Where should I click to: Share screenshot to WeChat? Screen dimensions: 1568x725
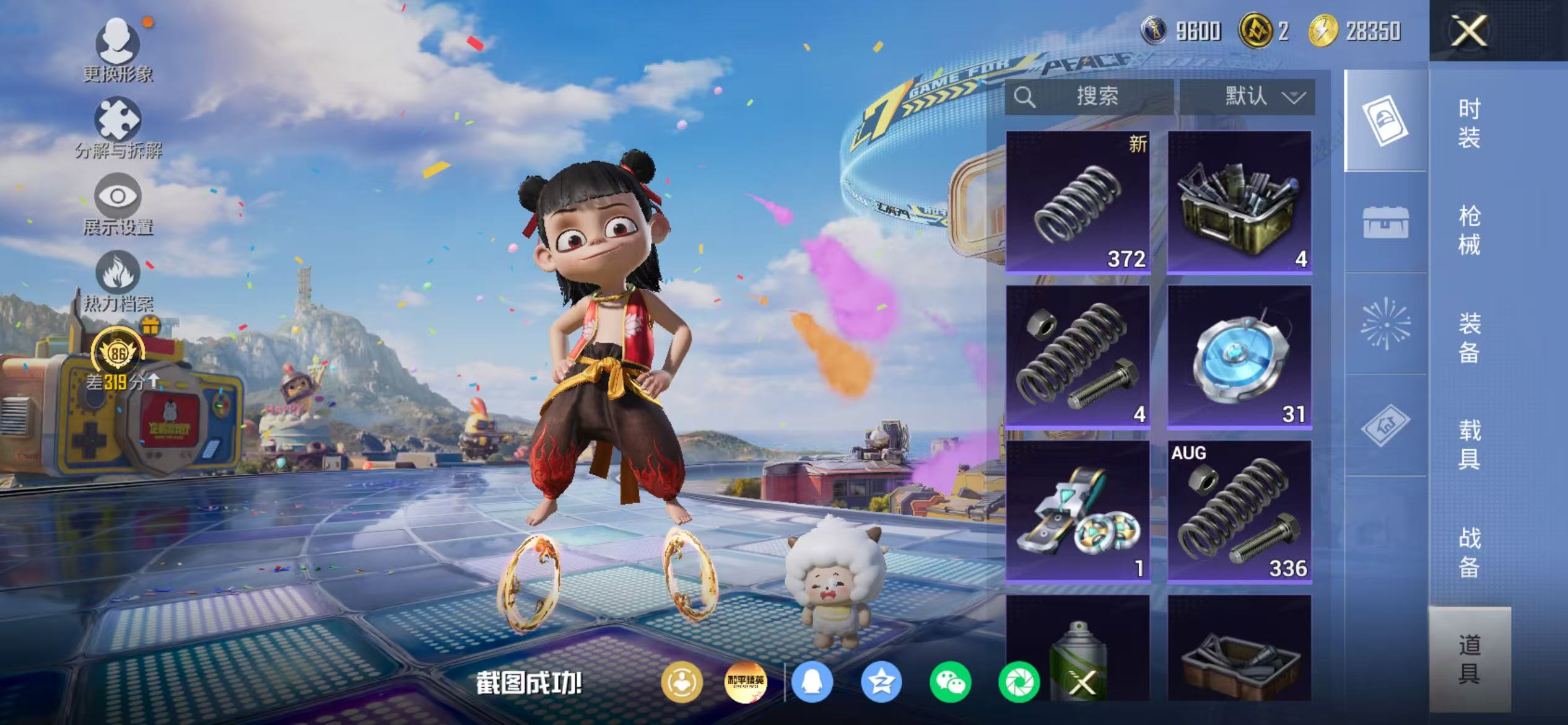tap(950, 682)
